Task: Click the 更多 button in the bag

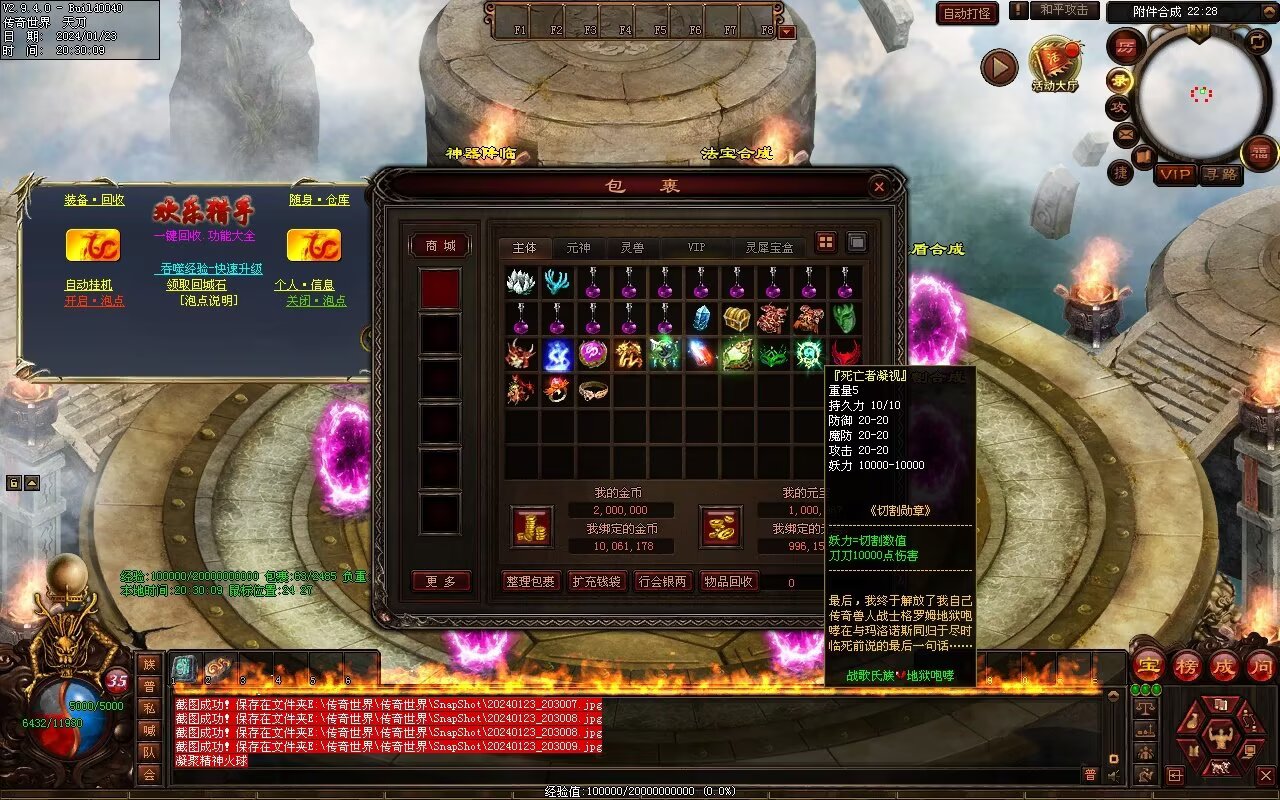Action: pos(441,582)
